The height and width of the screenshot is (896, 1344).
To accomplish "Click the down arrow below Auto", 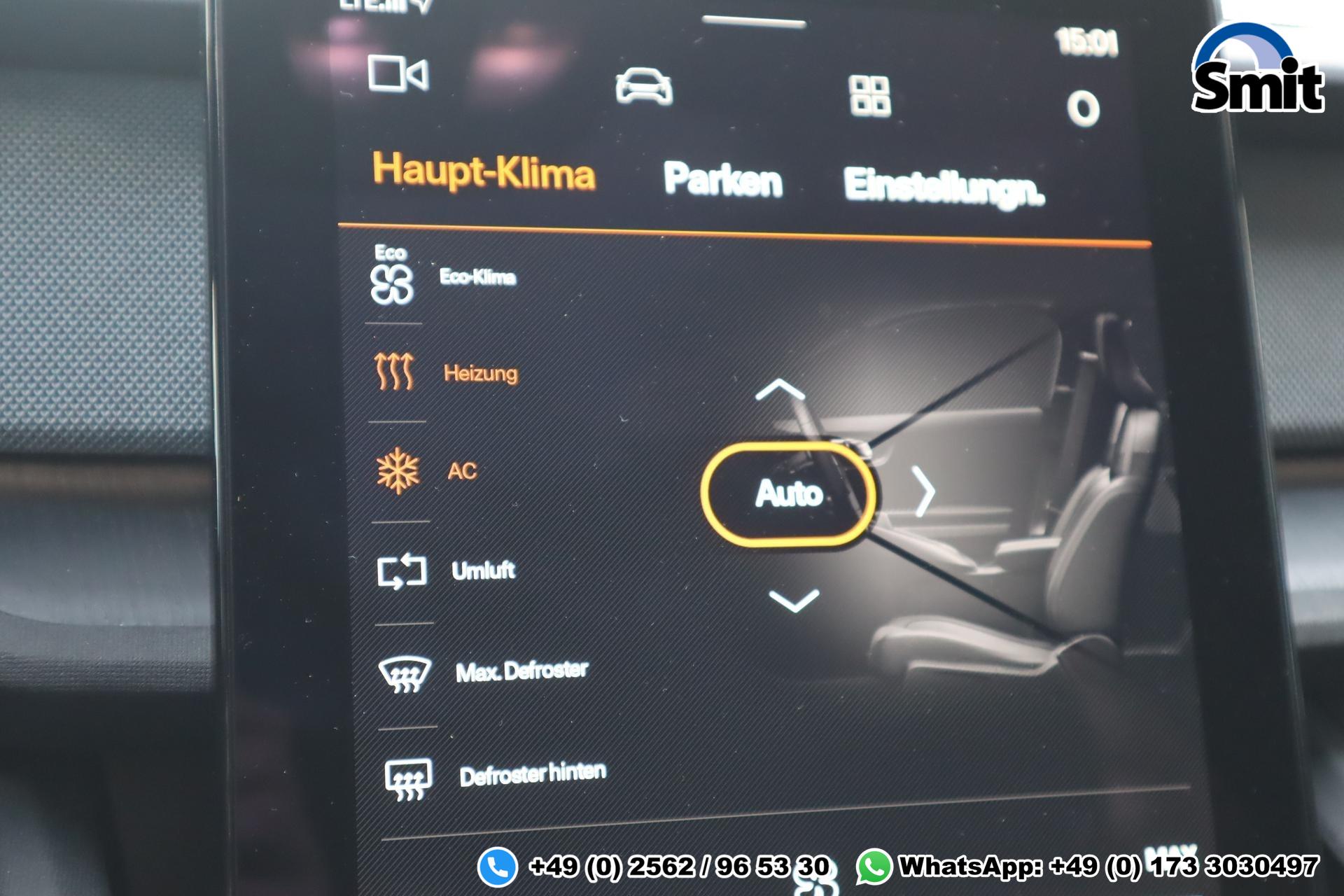I will pyautogui.click(x=793, y=601).
